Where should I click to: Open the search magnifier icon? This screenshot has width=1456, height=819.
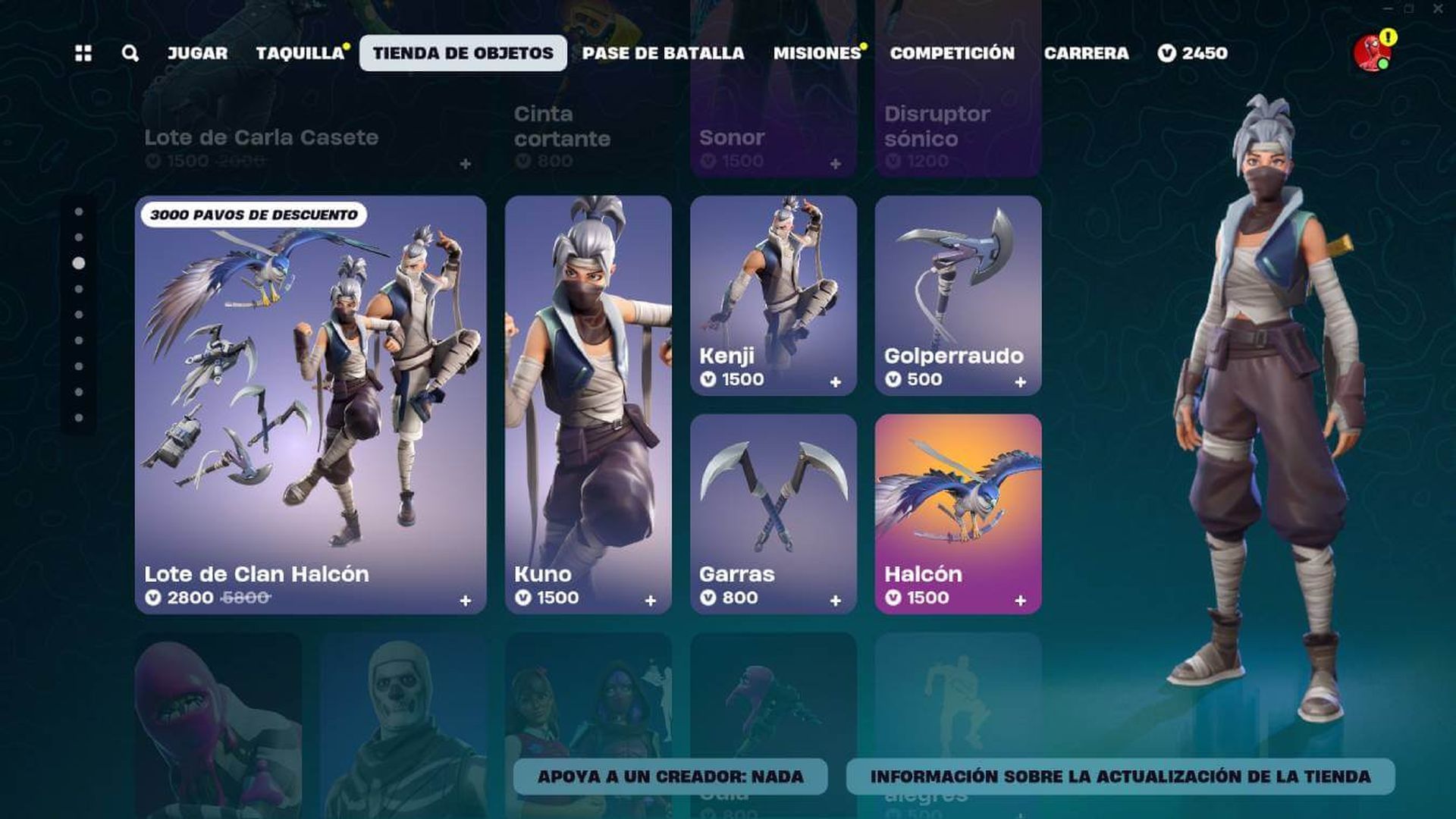point(130,53)
